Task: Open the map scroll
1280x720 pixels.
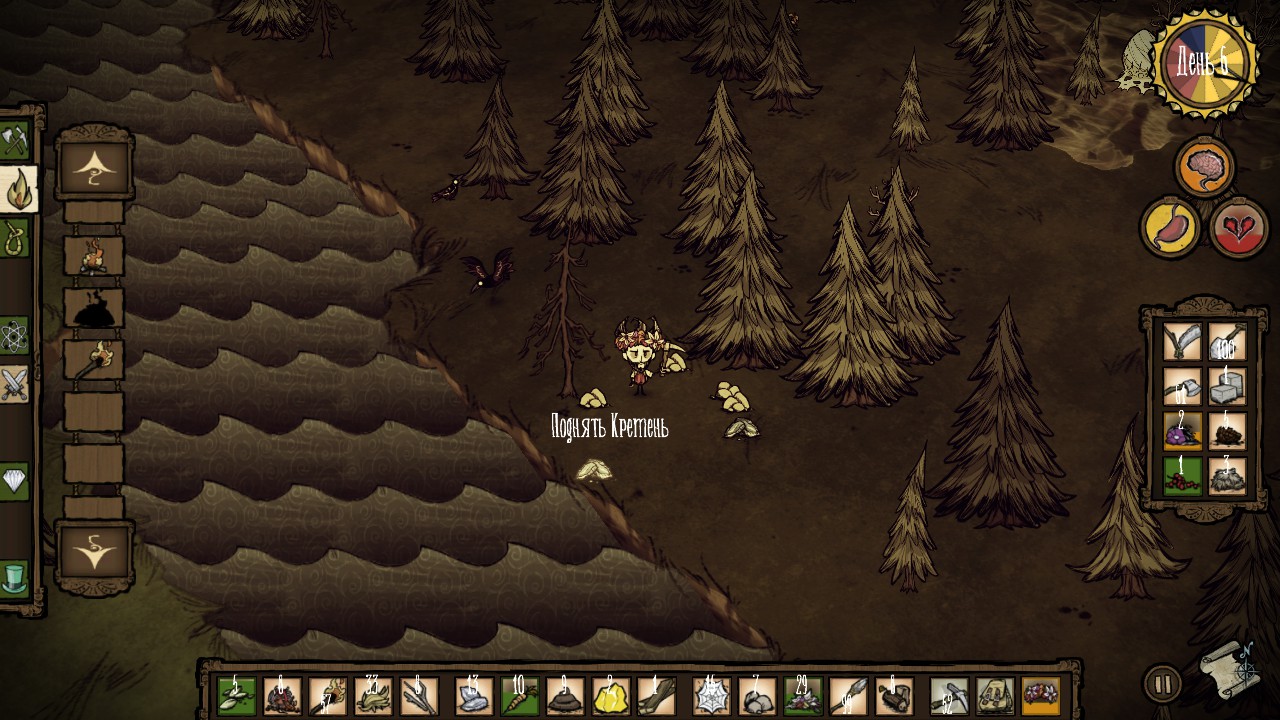Action: [1229, 669]
